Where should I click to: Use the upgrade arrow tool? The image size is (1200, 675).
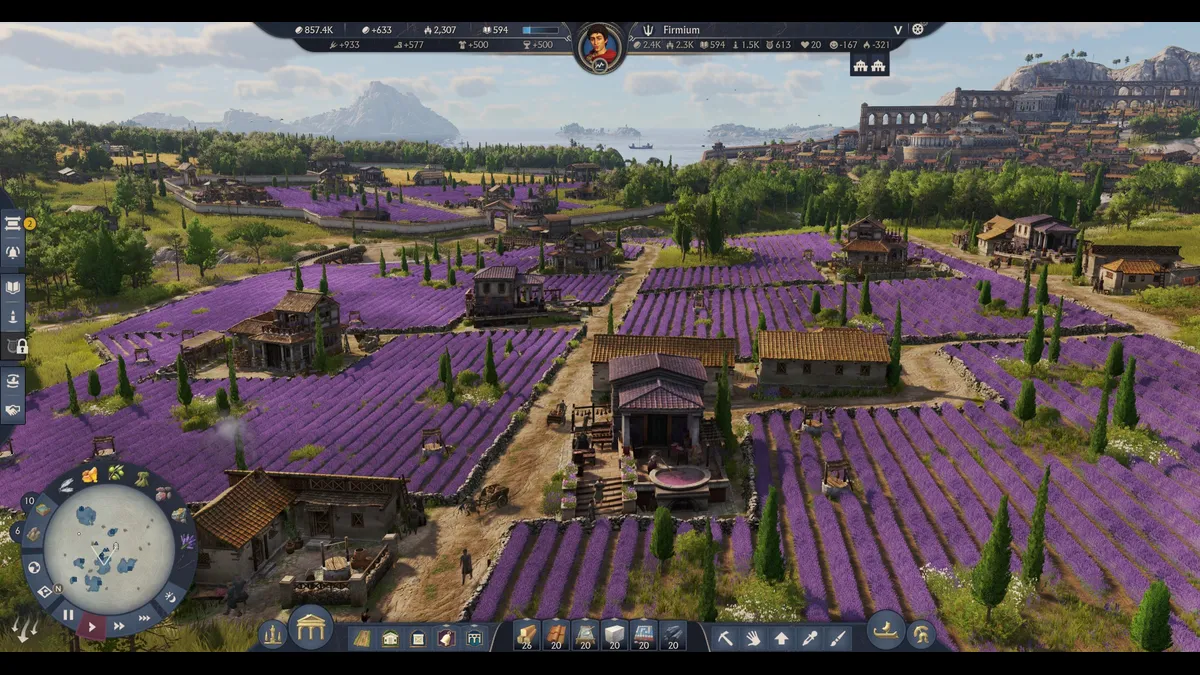[x=781, y=637]
